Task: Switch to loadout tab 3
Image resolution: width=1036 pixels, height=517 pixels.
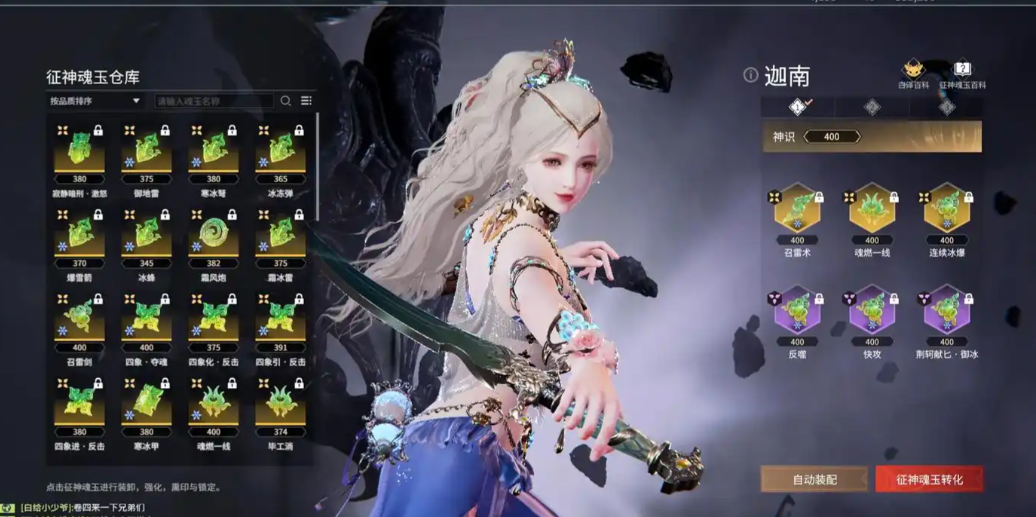Action: coord(946,107)
